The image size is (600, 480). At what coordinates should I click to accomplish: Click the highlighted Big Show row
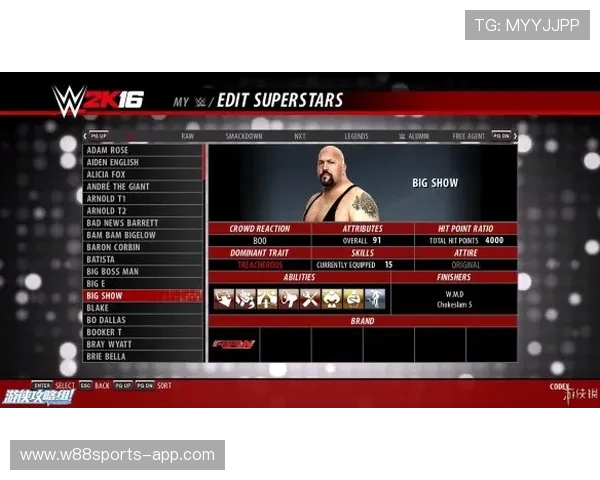[142, 296]
